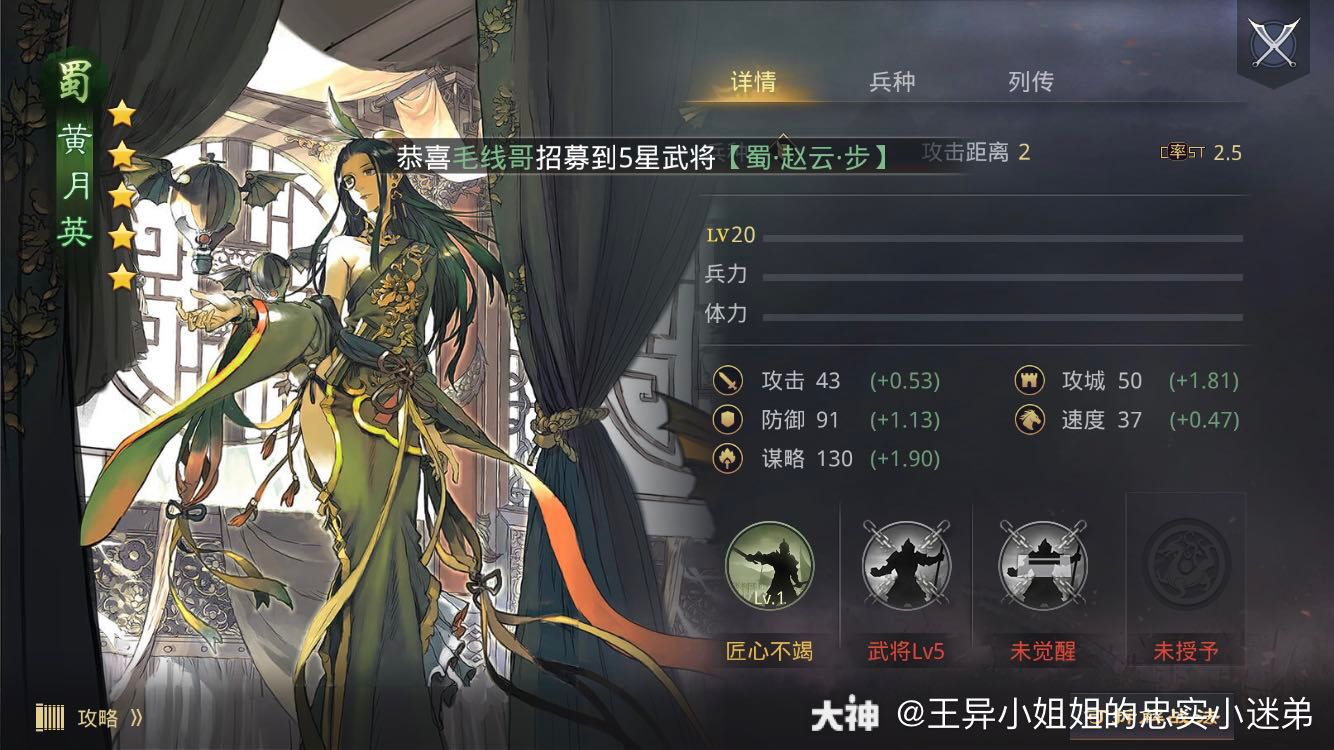View the 武将Lv5 skill icon

tap(906, 567)
